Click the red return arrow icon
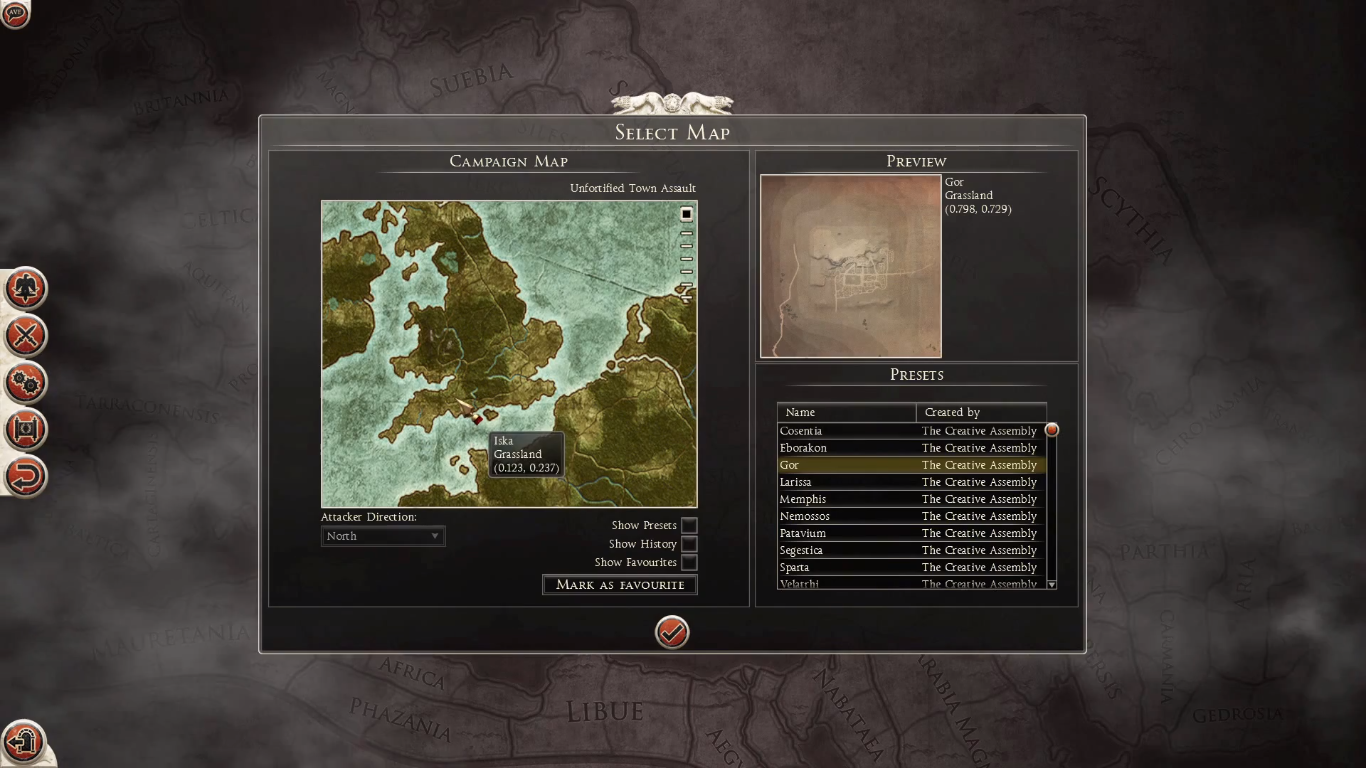The width and height of the screenshot is (1366, 768). (x=25, y=477)
